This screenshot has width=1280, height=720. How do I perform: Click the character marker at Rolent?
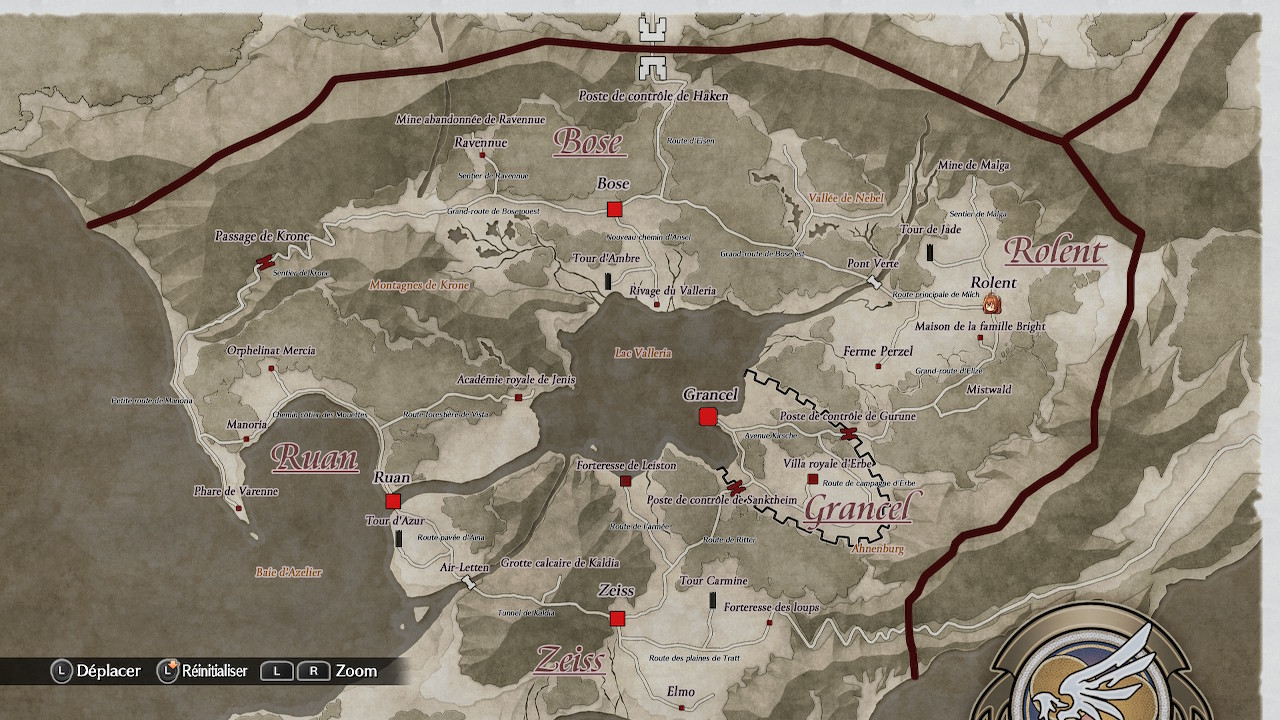coord(991,304)
